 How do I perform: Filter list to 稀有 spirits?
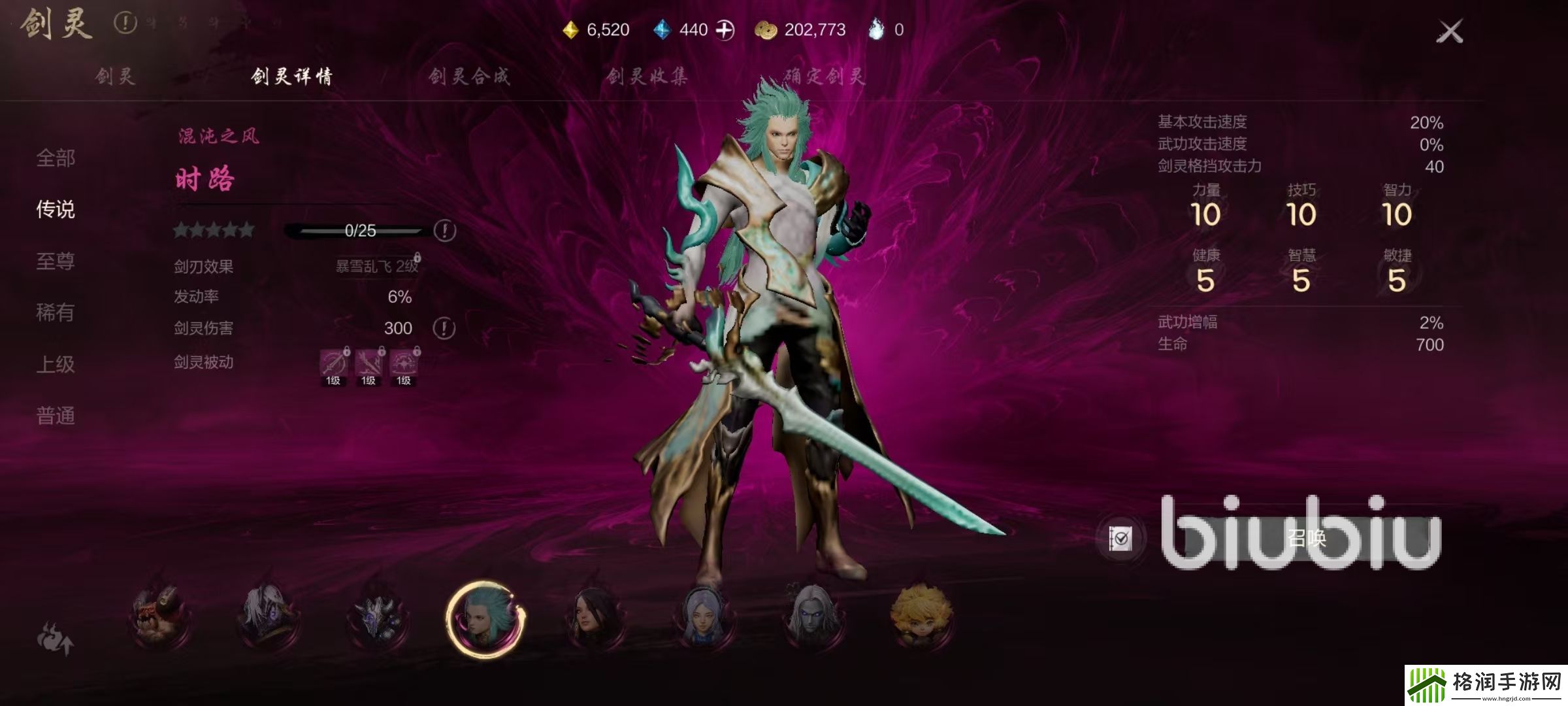coord(56,312)
